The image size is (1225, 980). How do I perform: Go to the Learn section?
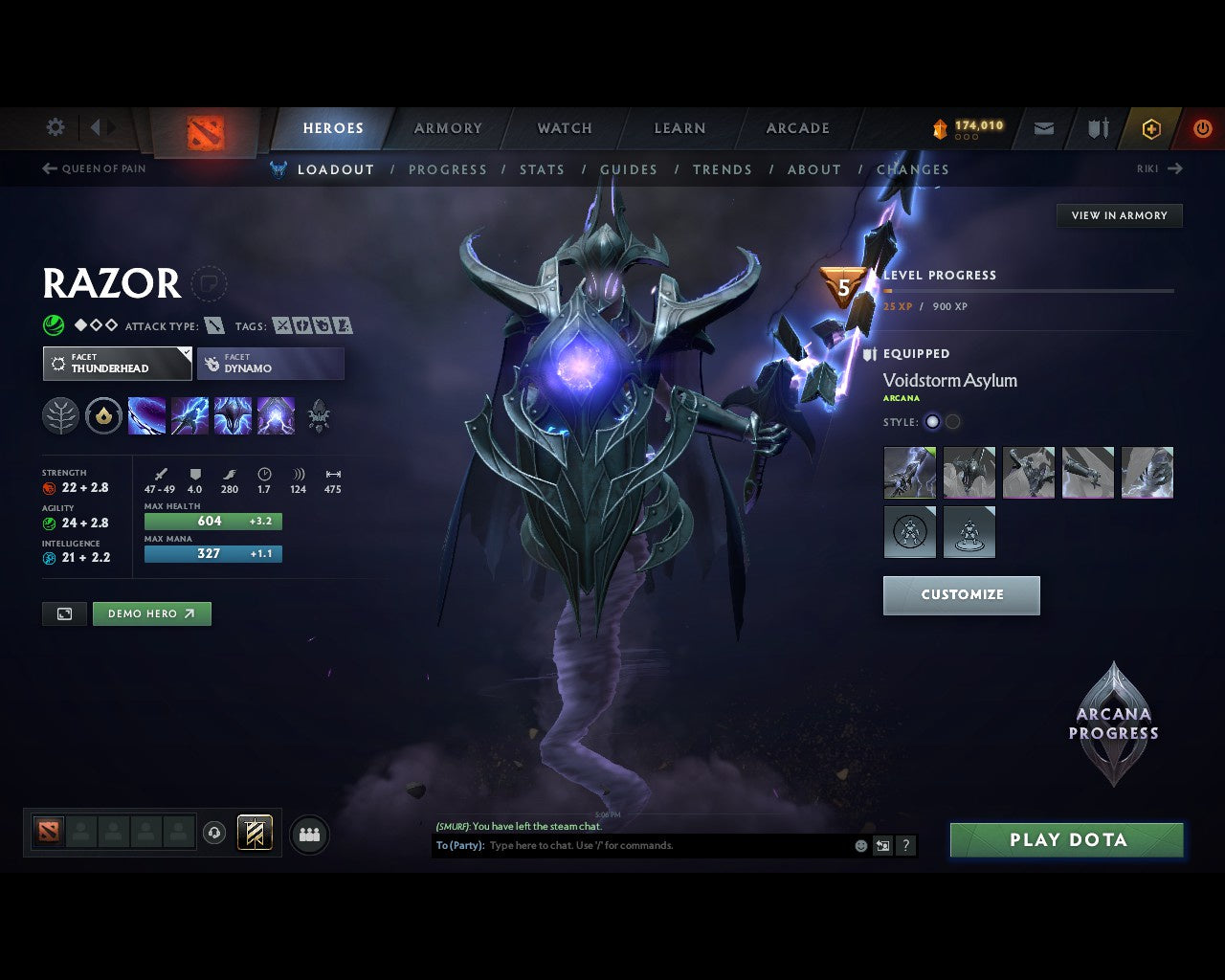pyautogui.click(x=679, y=128)
